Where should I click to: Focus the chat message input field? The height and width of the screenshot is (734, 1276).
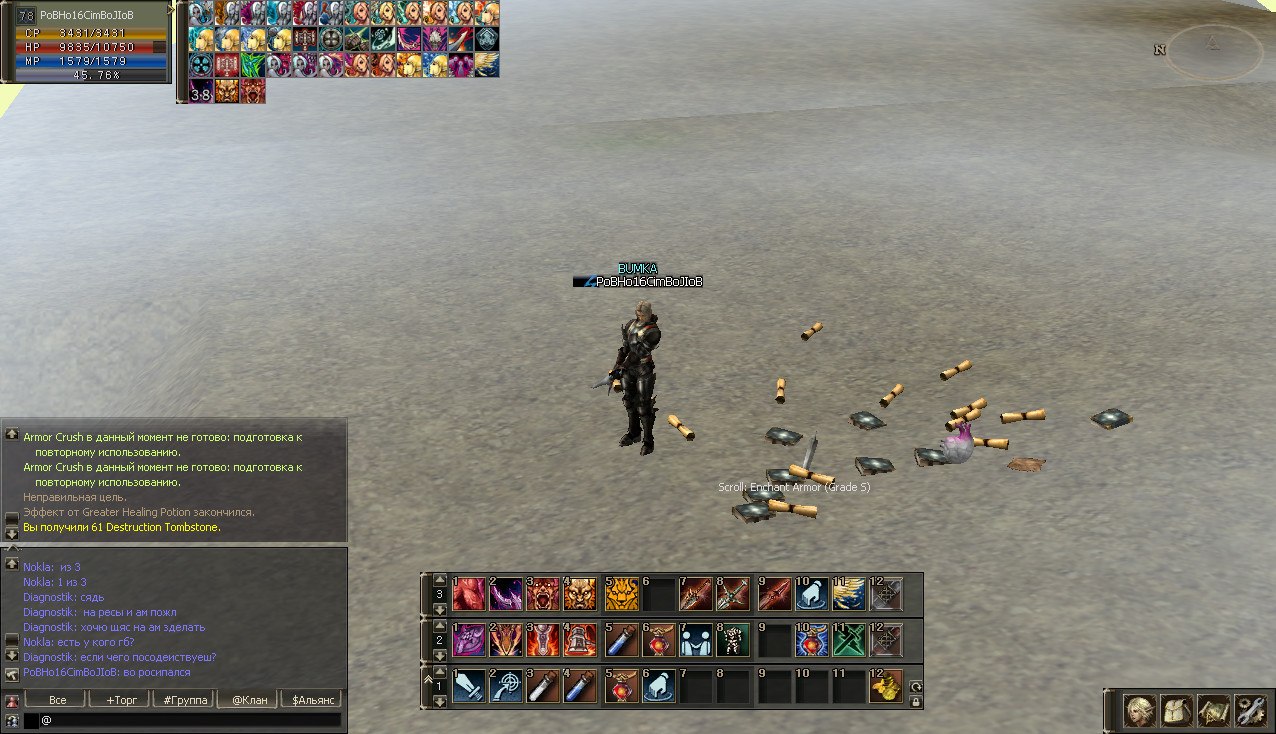(x=190, y=720)
